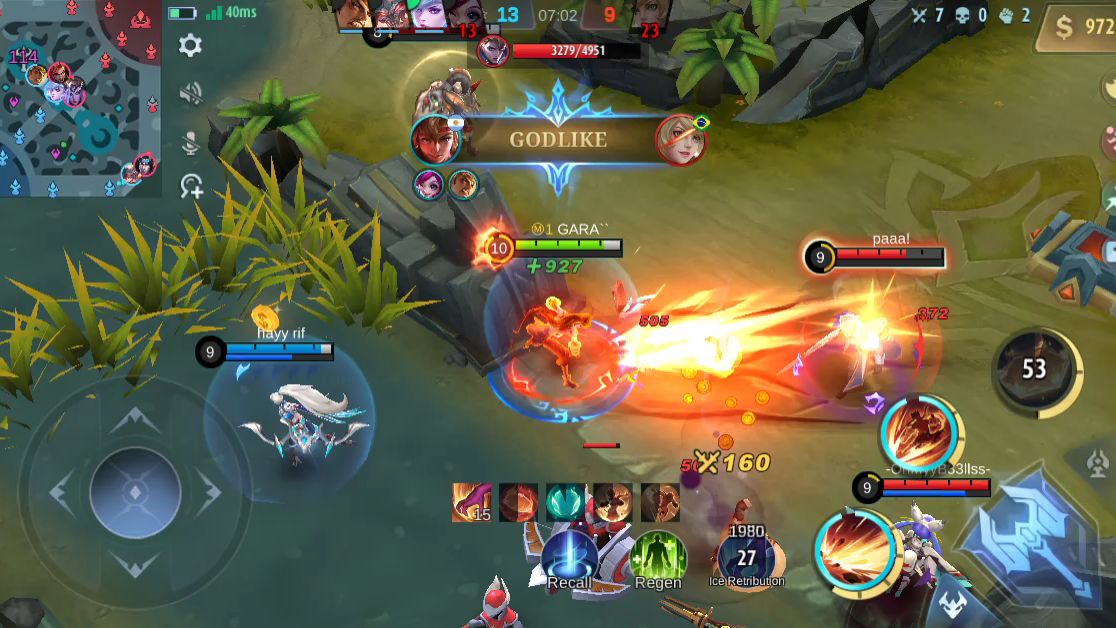Select the item icon marked 15

click(x=470, y=502)
